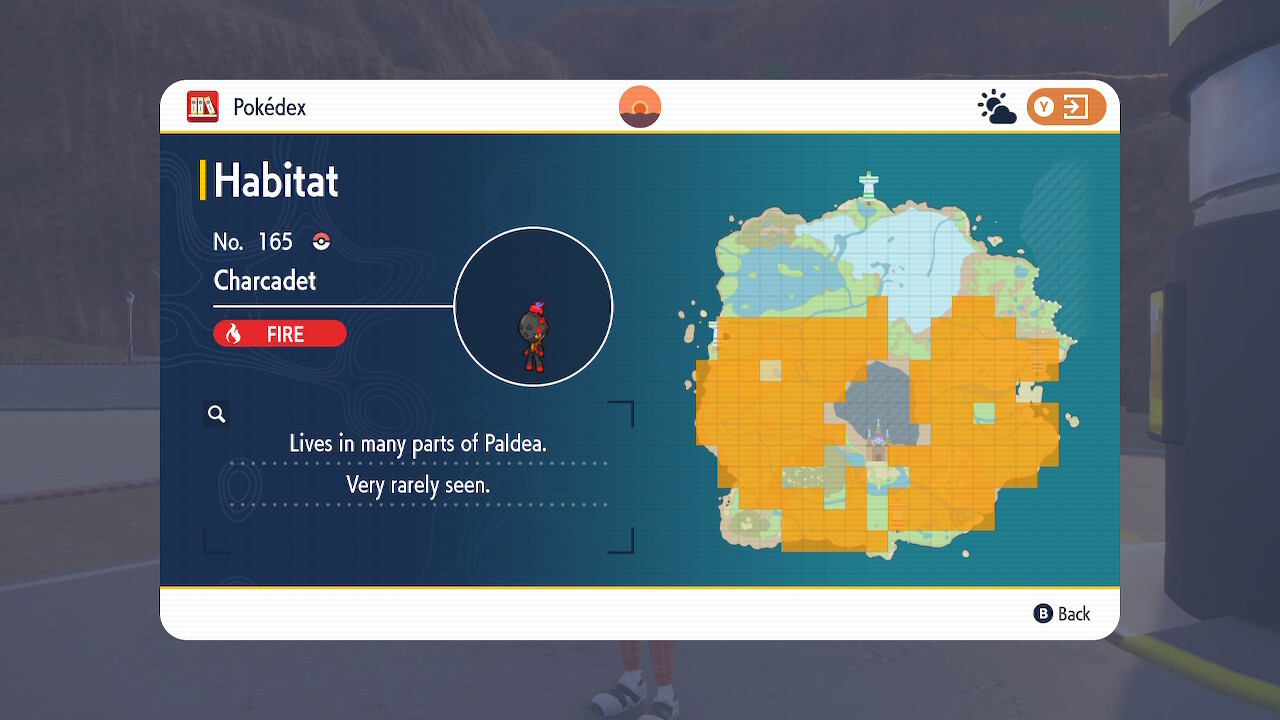Click the magnifying glass icon beside the description
1280x720 pixels.
click(x=216, y=413)
